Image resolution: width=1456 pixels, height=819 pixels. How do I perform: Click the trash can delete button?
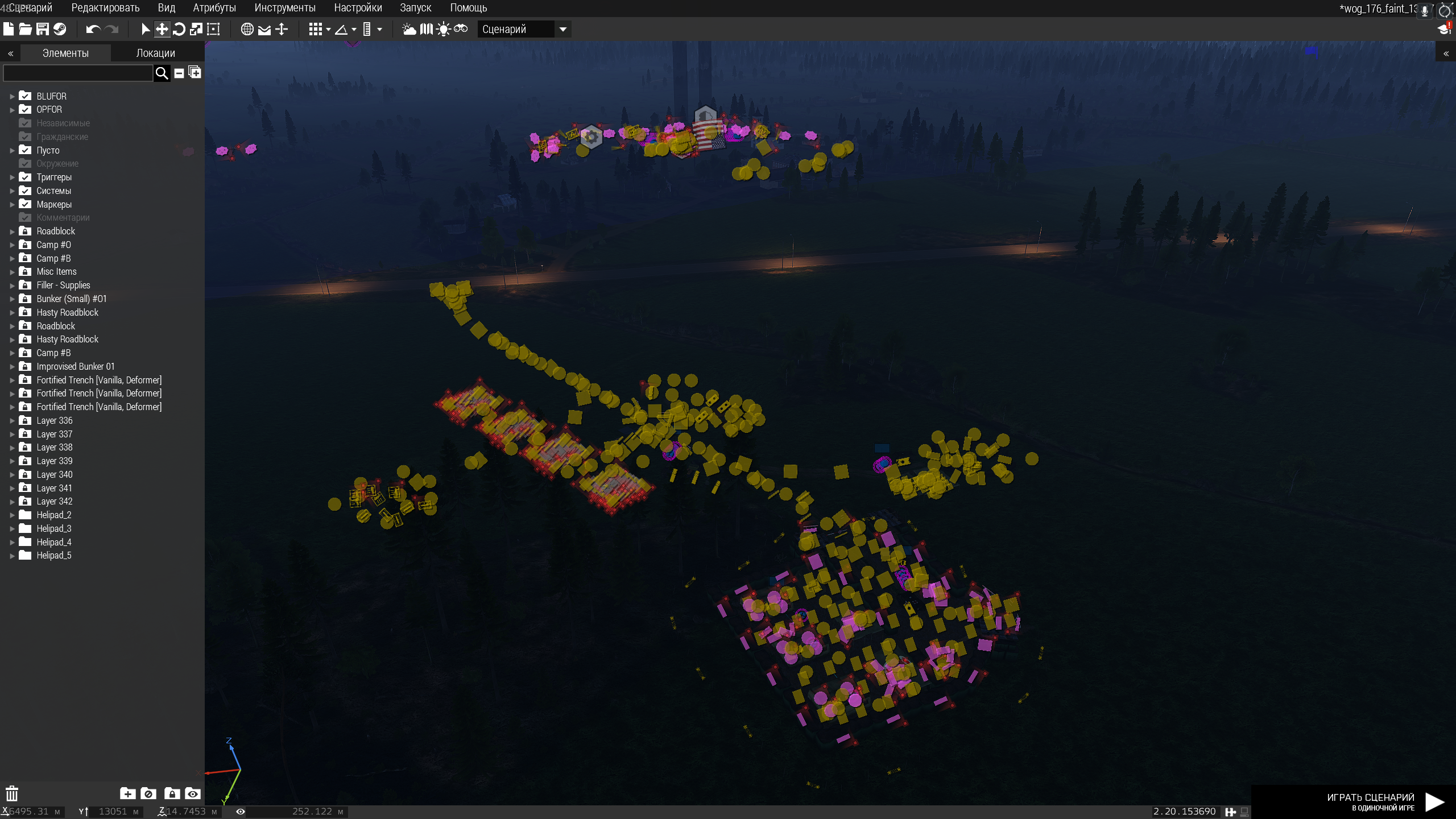12,793
